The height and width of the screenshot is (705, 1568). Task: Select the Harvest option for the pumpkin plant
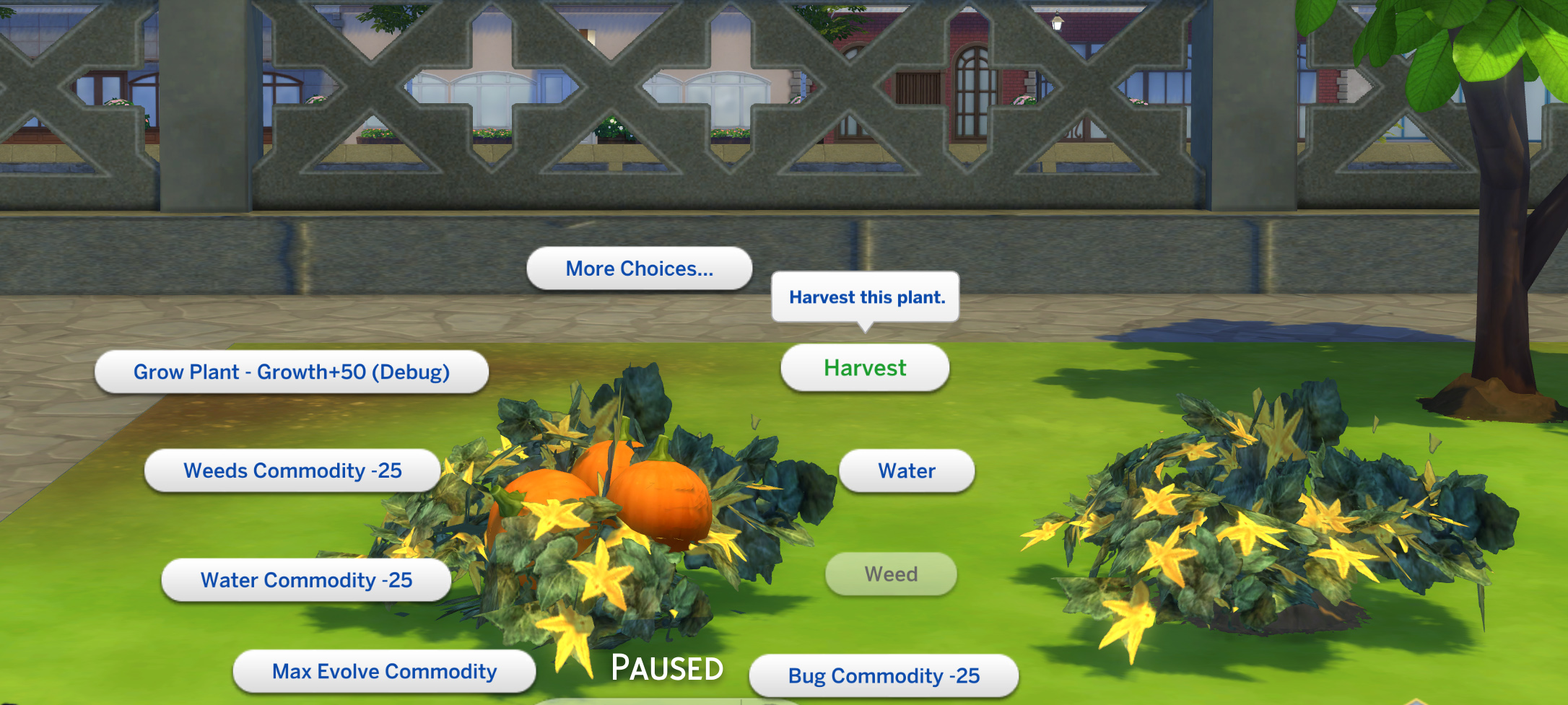point(864,367)
